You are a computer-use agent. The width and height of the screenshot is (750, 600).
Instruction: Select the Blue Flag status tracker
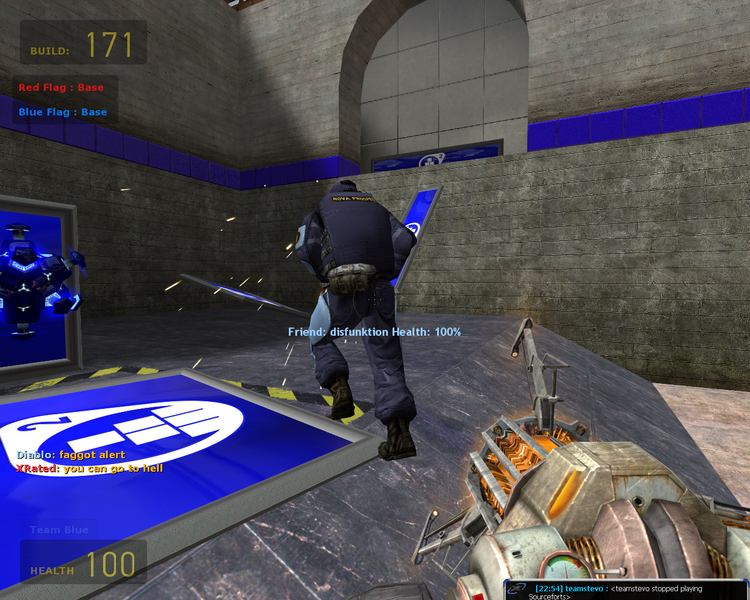click(x=62, y=112)
